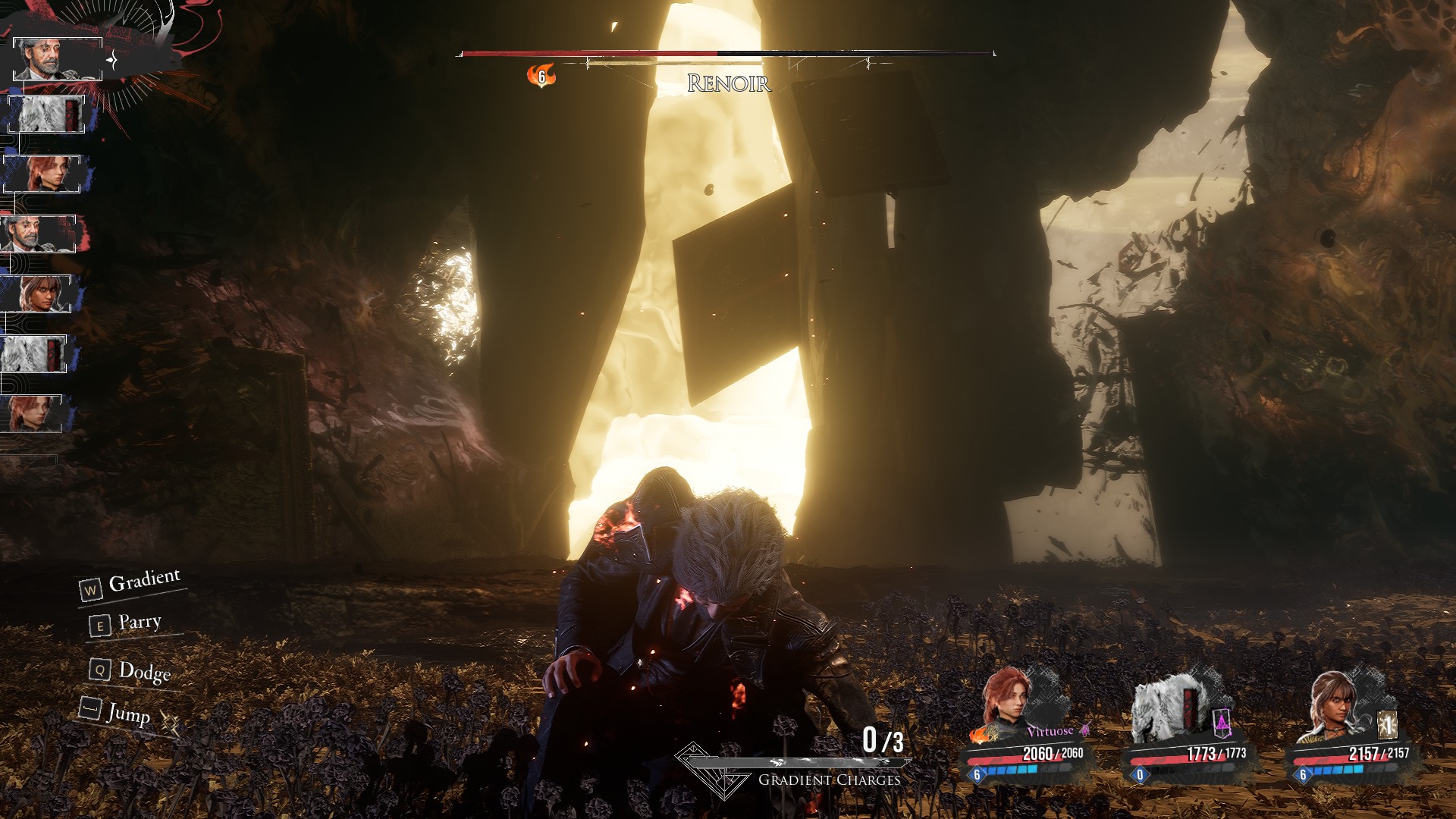Viewport: 1456px width, 819px height.
Task: Select Sciel's portrait in the turn order list
Action: (36, 293)
